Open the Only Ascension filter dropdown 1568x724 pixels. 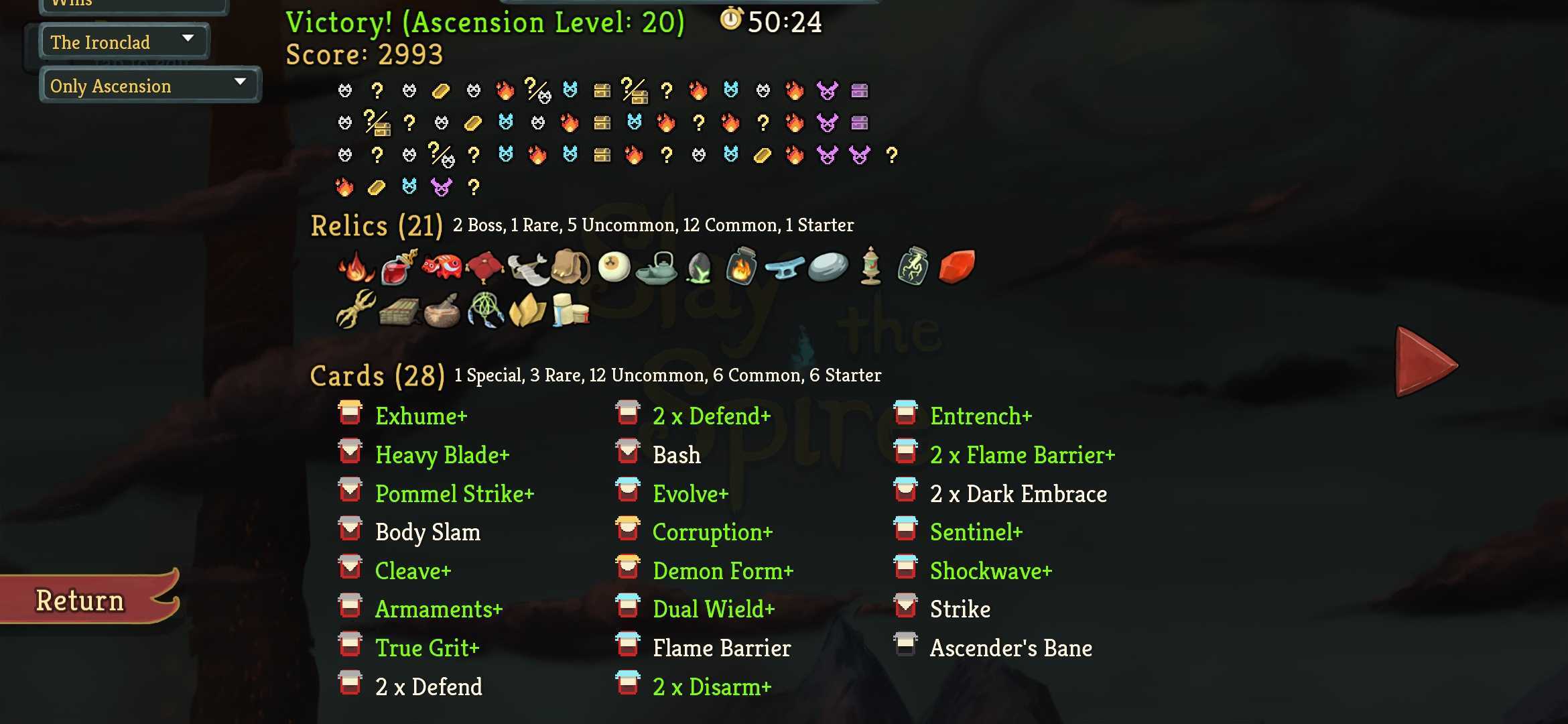click(149, 85)
